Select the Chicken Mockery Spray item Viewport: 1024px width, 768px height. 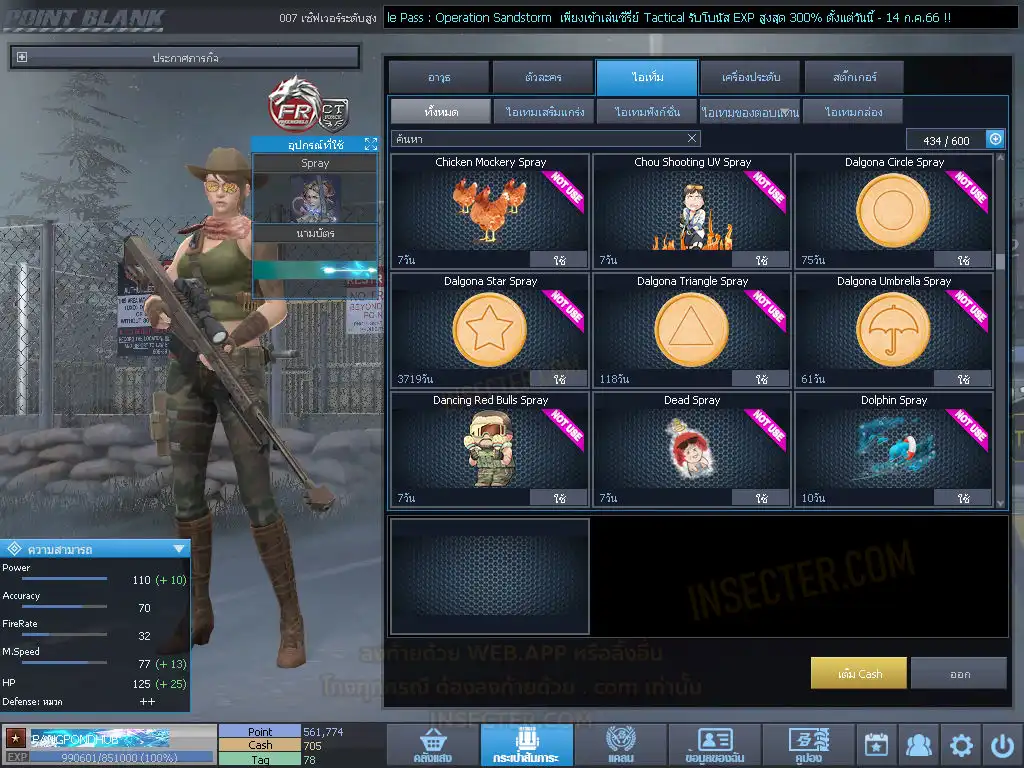click(490, 210)
